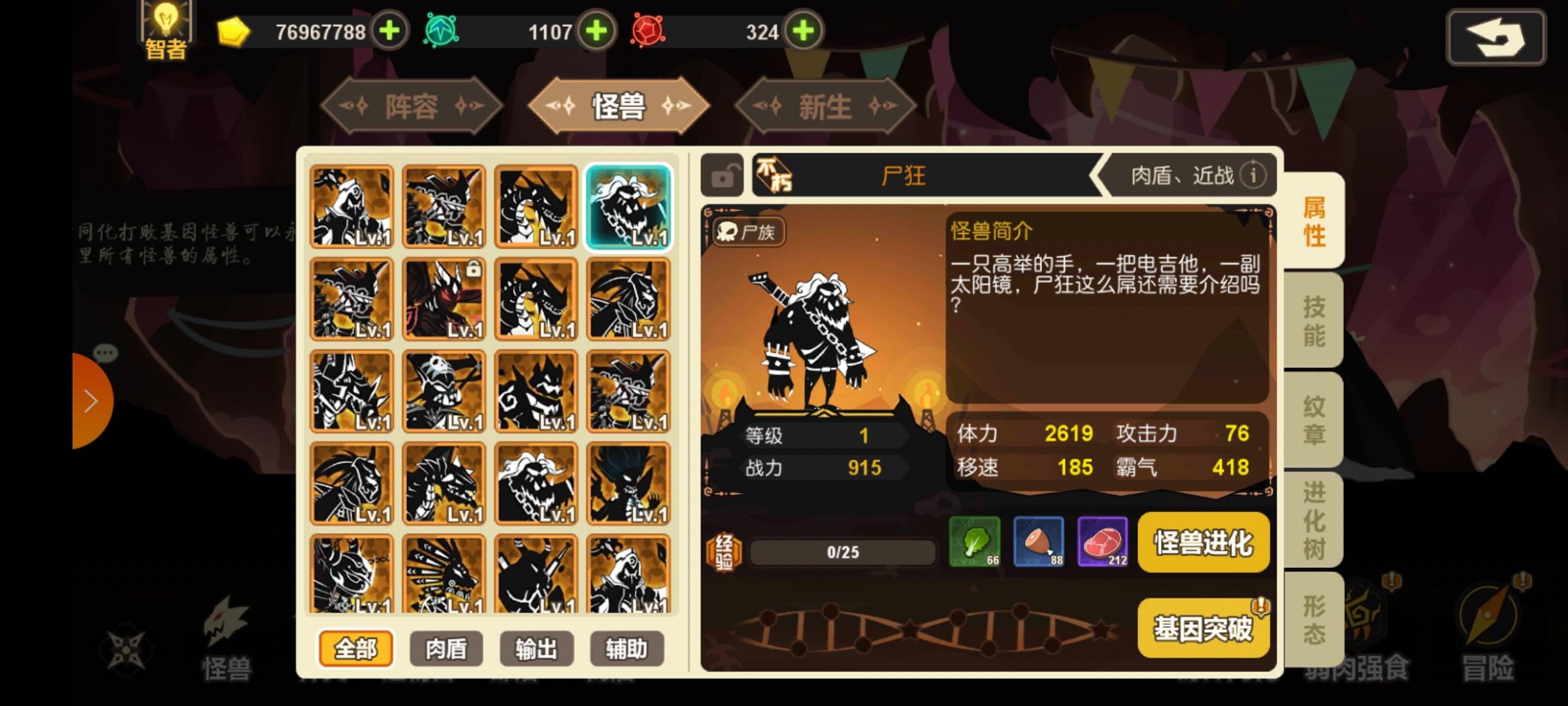This screenshot has width=1568, height=706.
Task: Select the lettuce food item
Action: pos(973,543)
